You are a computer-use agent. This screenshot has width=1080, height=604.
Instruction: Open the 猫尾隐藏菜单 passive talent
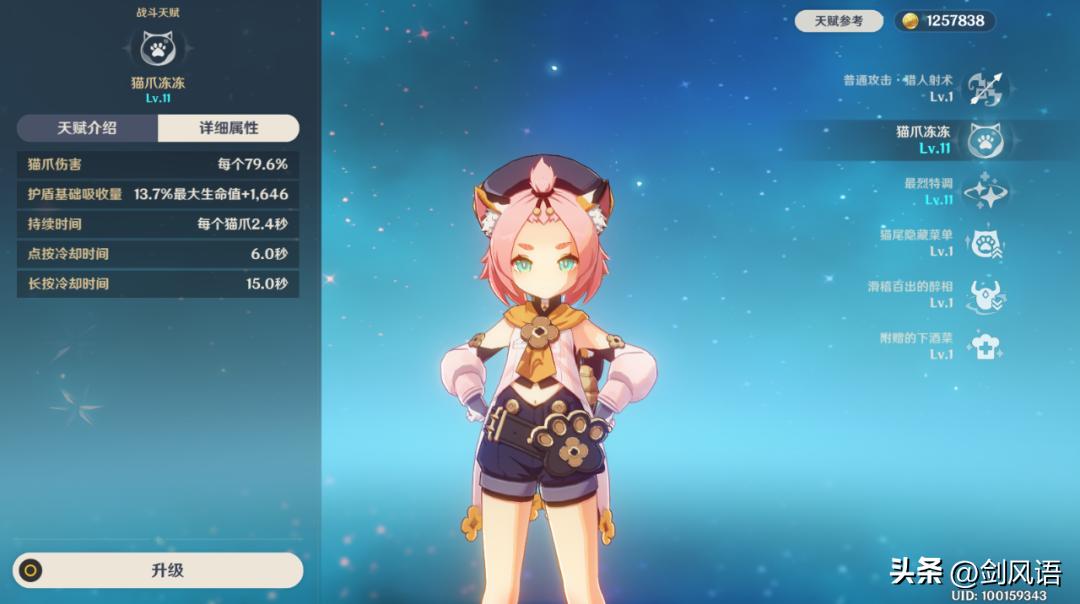pos(984,243)
